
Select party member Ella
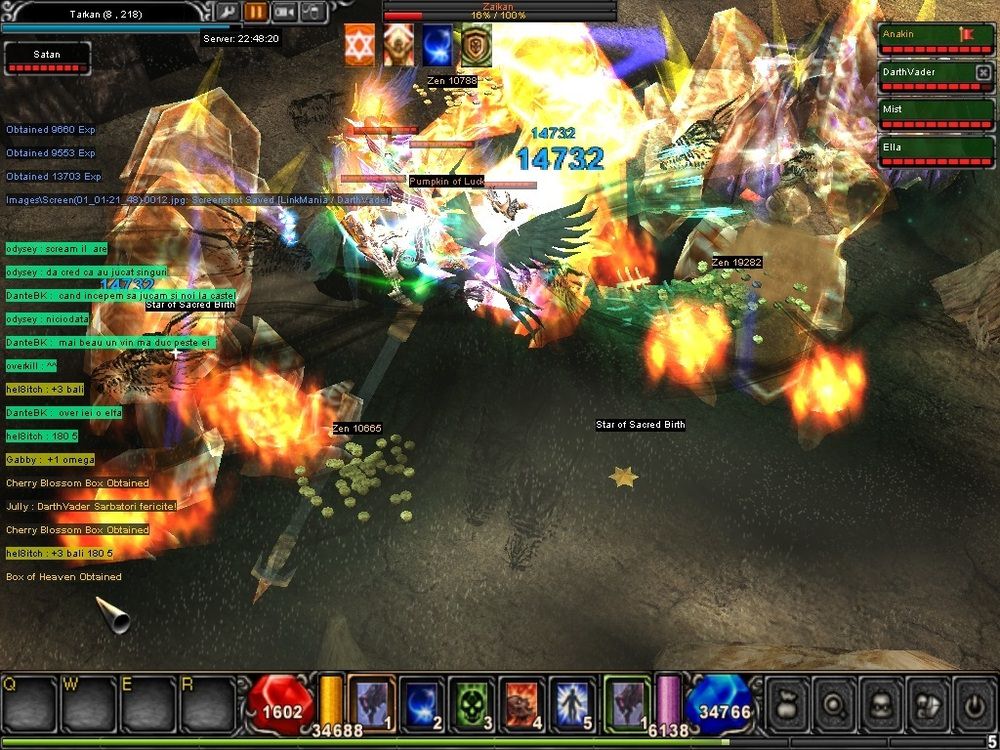936,151
